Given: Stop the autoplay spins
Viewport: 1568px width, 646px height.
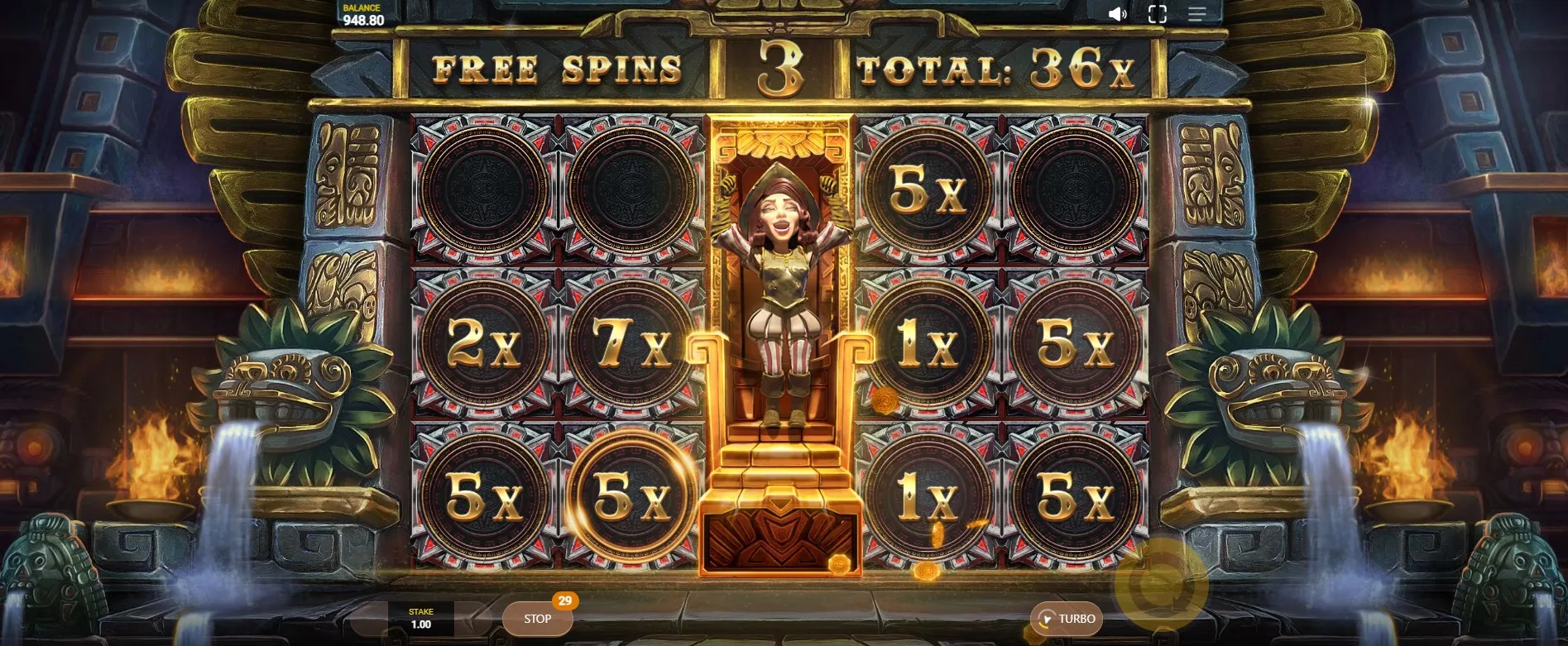Looking at the screenshot, I should pos(537,619).
